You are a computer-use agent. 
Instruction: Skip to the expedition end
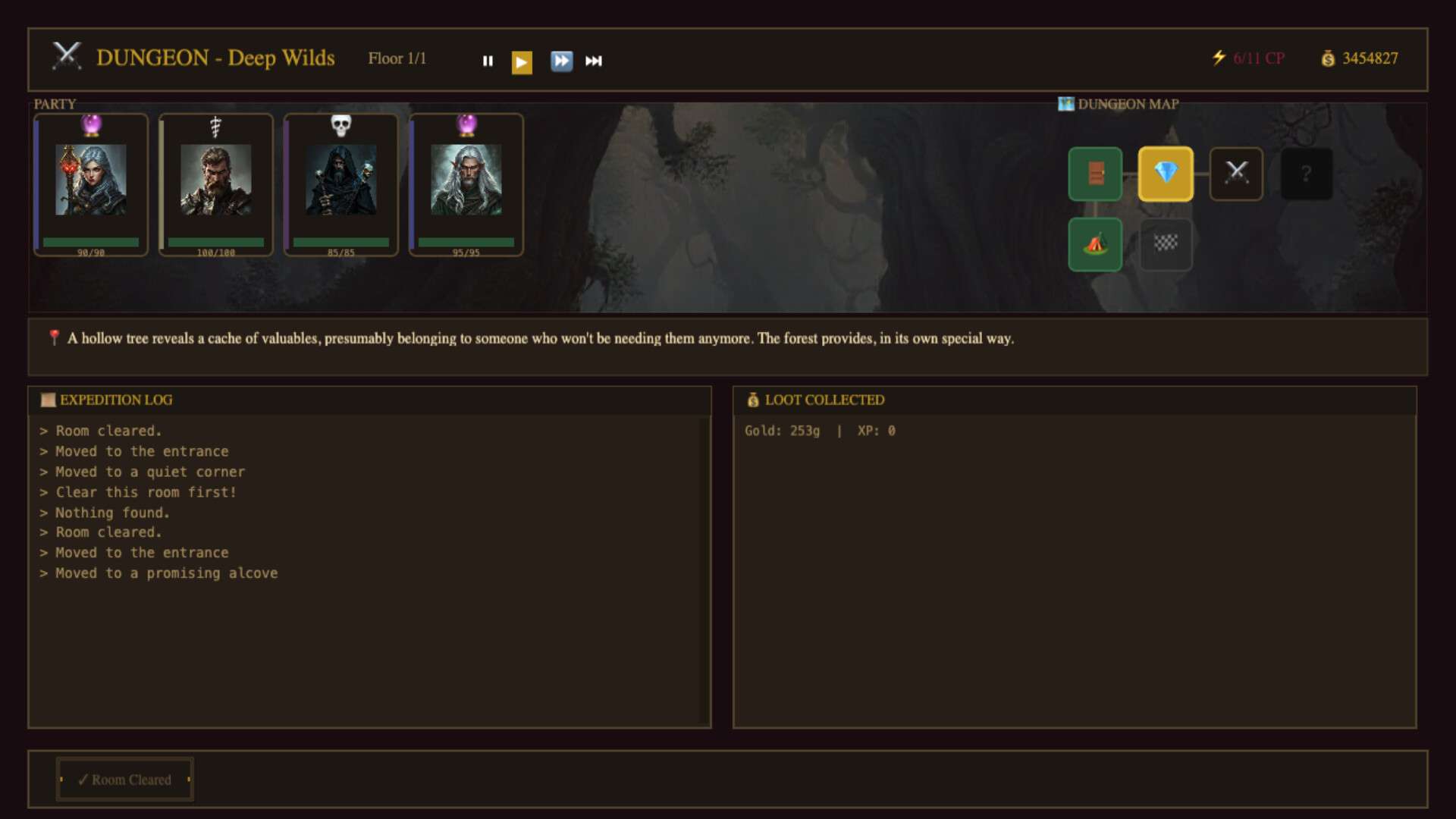(x=594, y=61)
